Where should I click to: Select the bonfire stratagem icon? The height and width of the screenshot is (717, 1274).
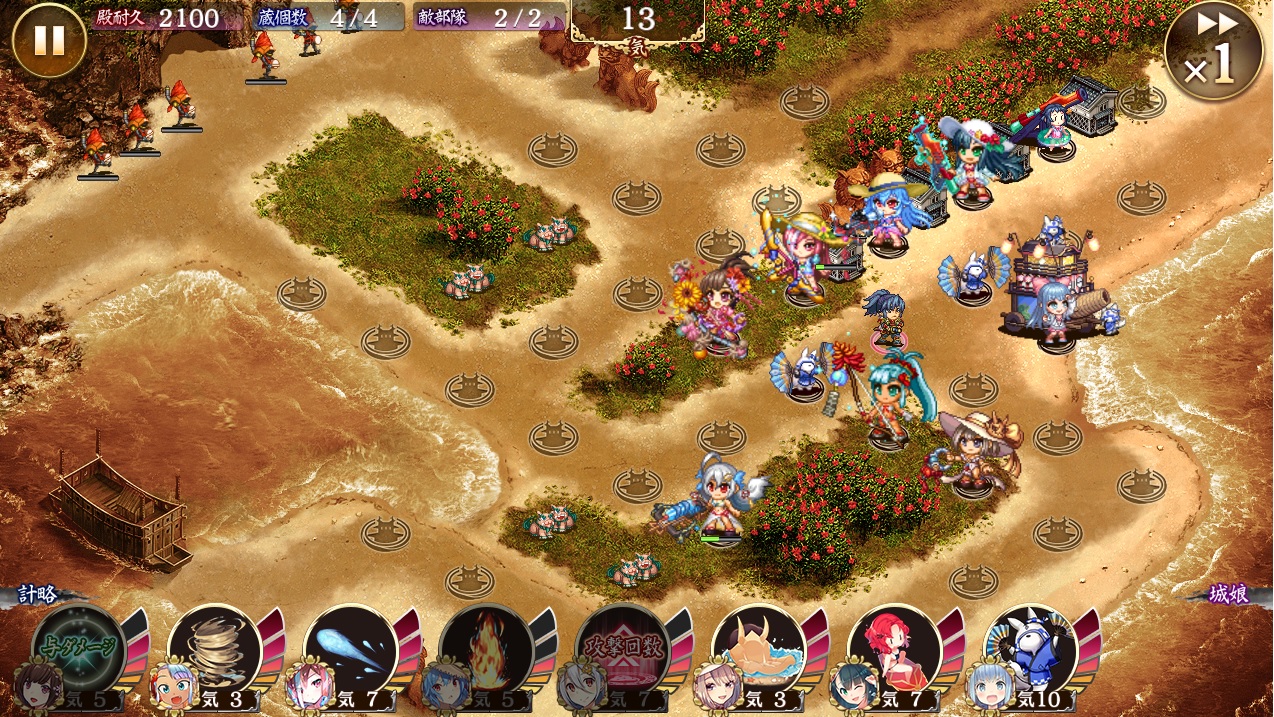(x=486, y=651)
